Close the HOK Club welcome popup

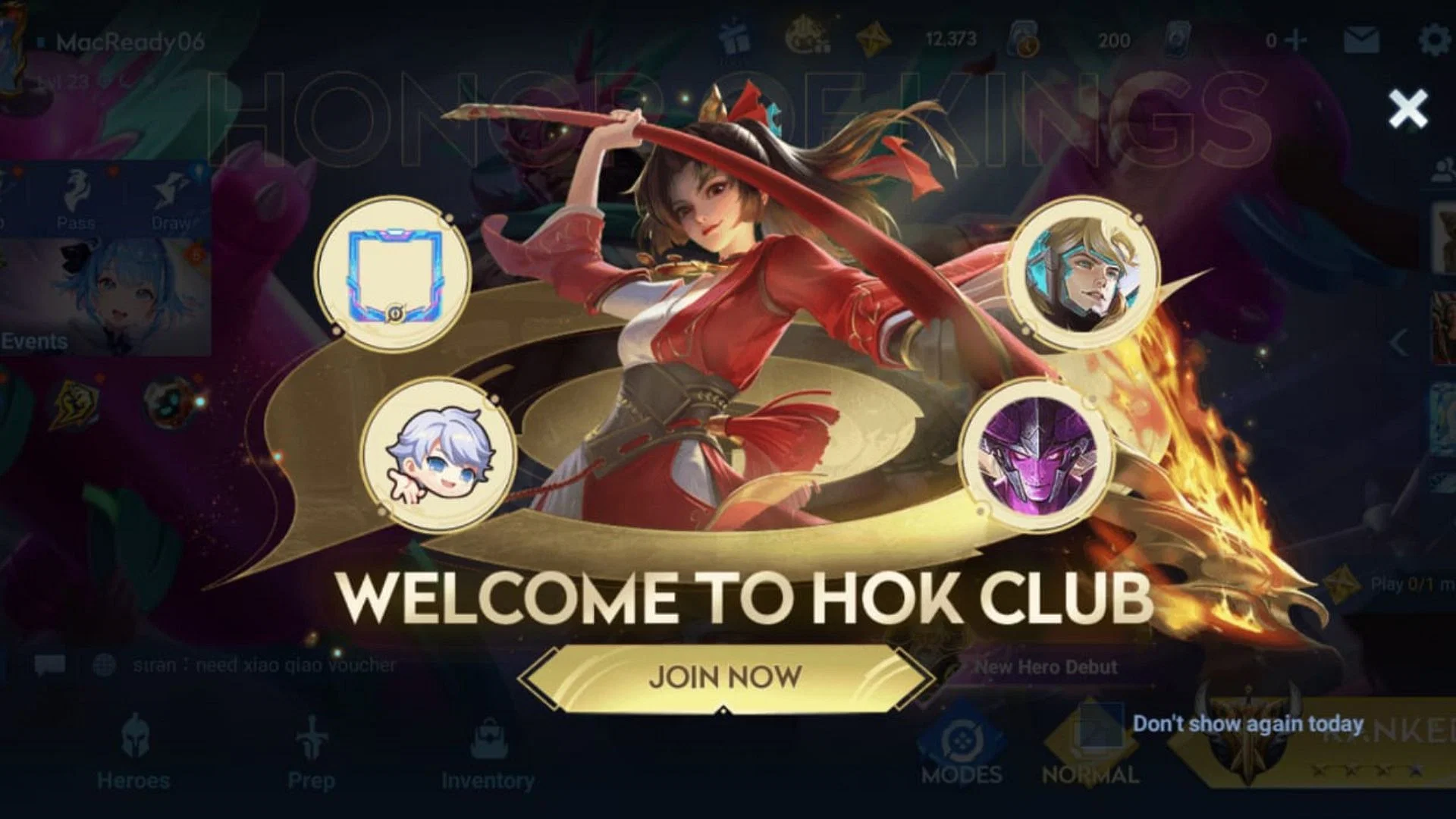click(x=1407, y=109)
